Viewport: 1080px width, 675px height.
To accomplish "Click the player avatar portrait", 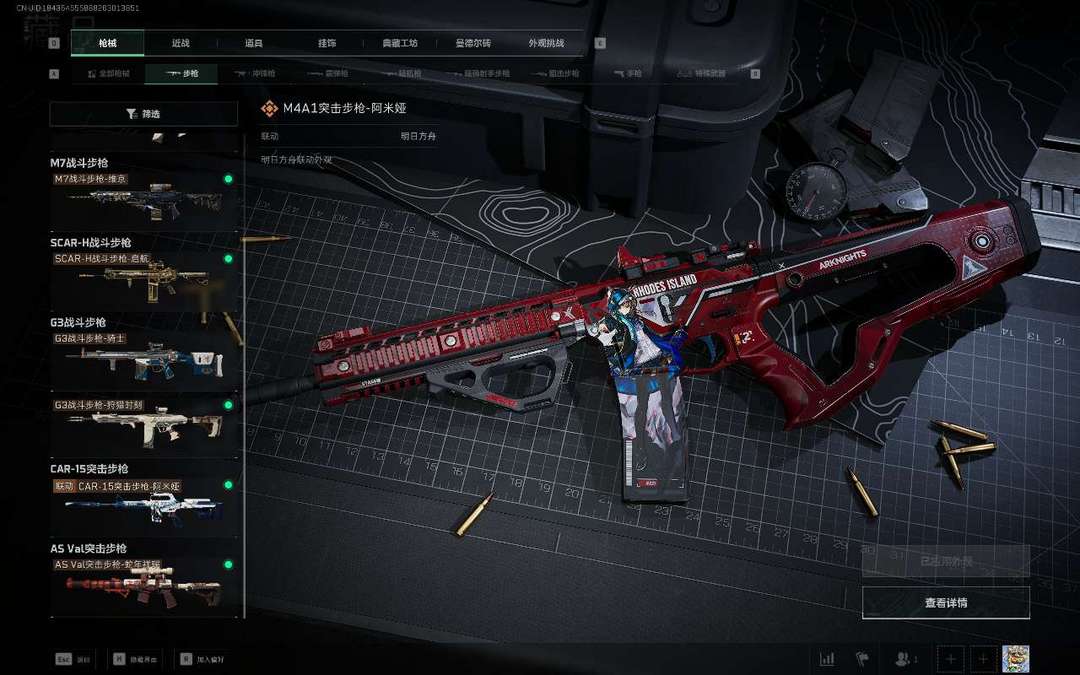I will pyautogui.click(x=1015, y=659).
